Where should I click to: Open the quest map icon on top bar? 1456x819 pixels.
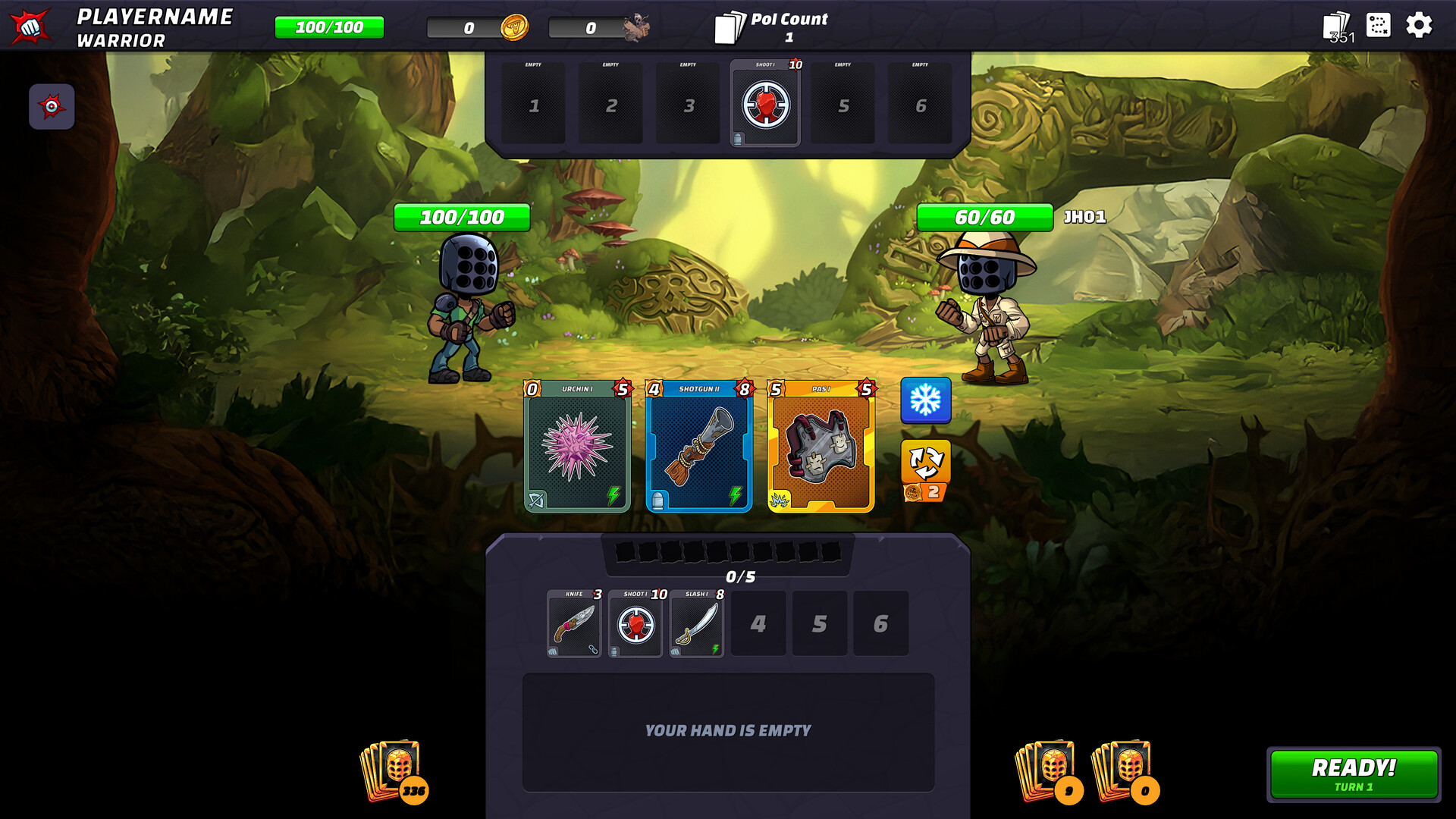click(x=1379, y=26)
